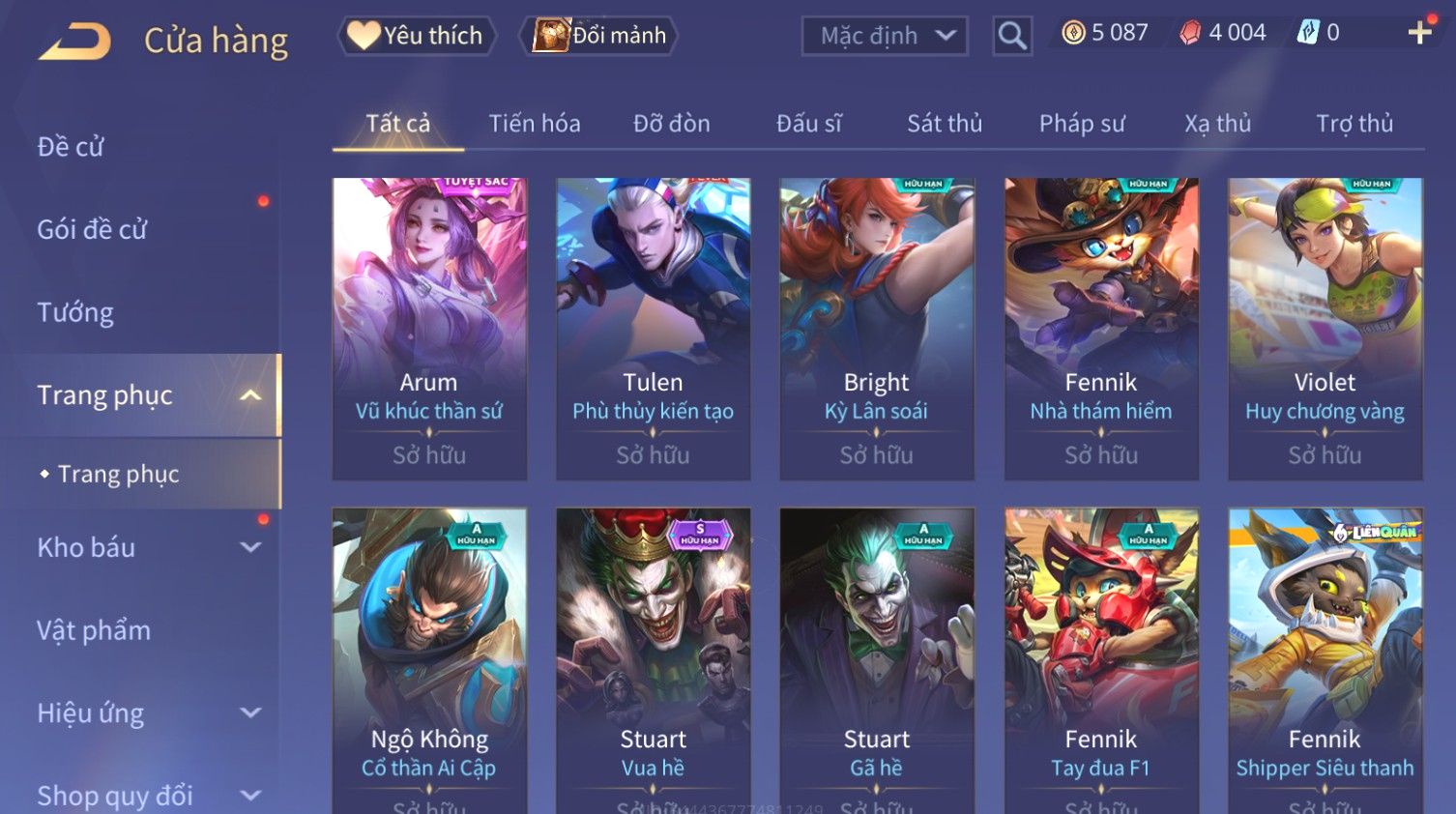The height and width of the screenshot is (814, 1456).
Task: Show the Sát thủ skins tab
Action: (x=944, y=124)
